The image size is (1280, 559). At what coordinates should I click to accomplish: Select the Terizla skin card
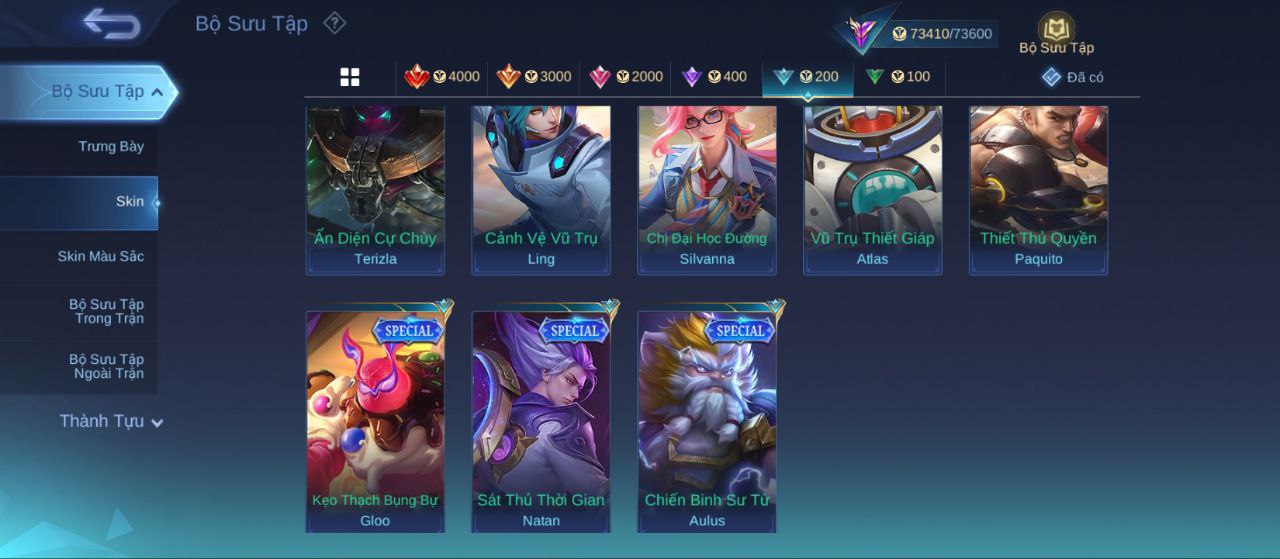pyautogui.click(x=375, y=188)
